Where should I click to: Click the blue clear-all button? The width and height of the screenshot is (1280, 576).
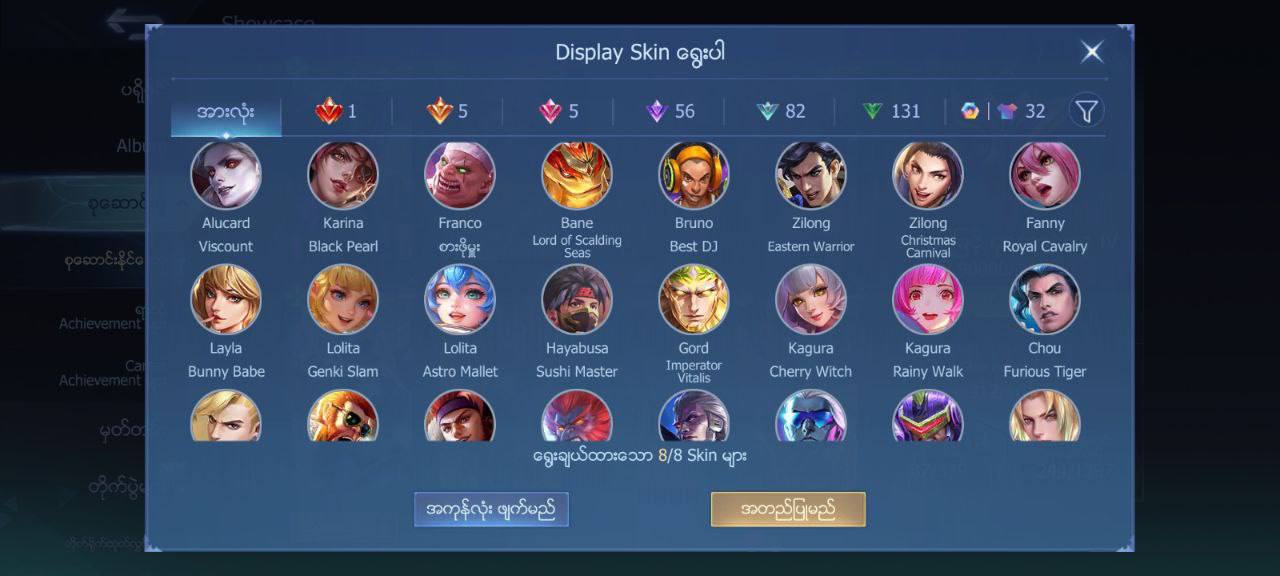(x=491, y=509)
